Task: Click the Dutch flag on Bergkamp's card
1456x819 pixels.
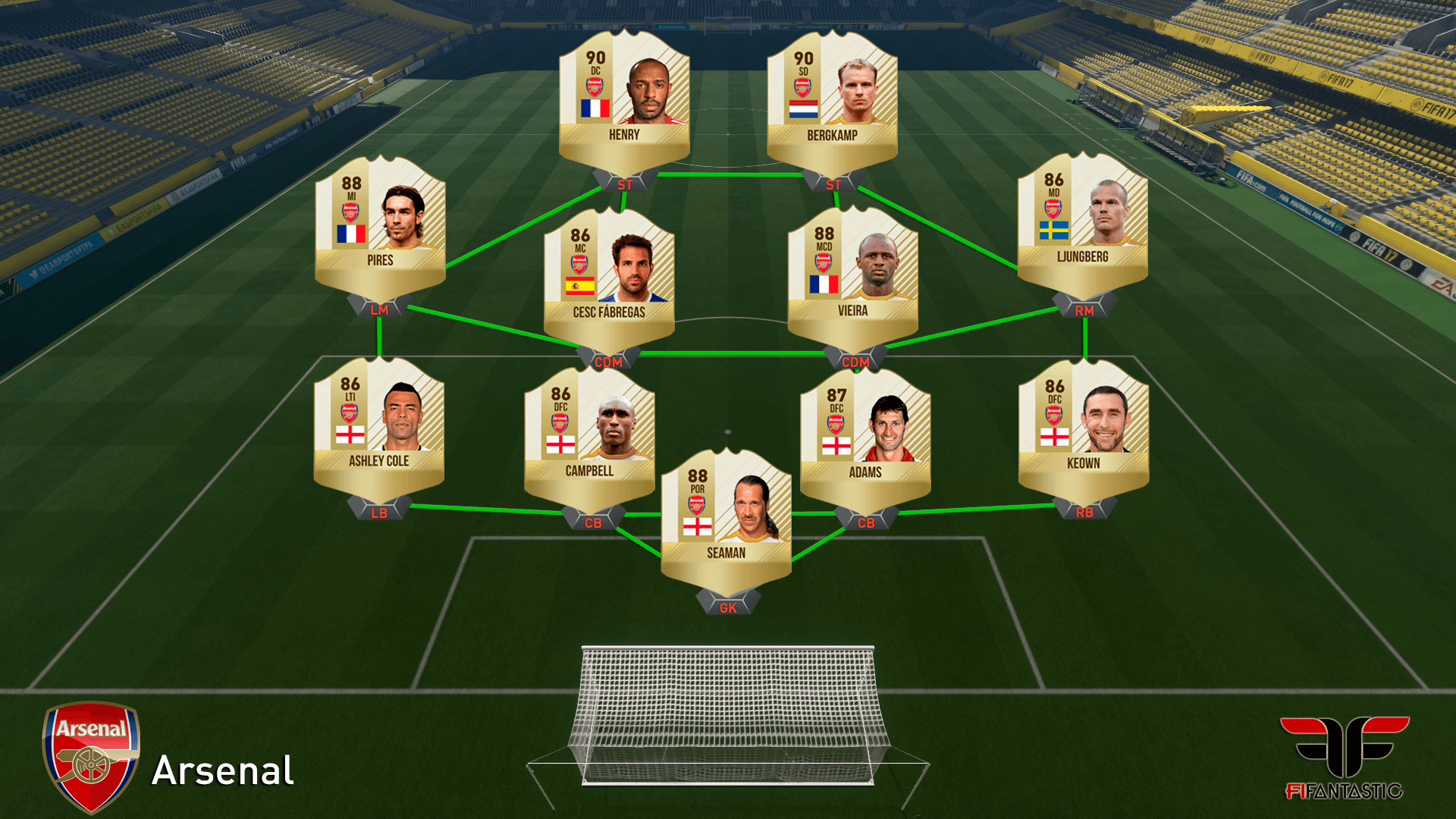Action: pyautogui.click(x=805, y=108)
